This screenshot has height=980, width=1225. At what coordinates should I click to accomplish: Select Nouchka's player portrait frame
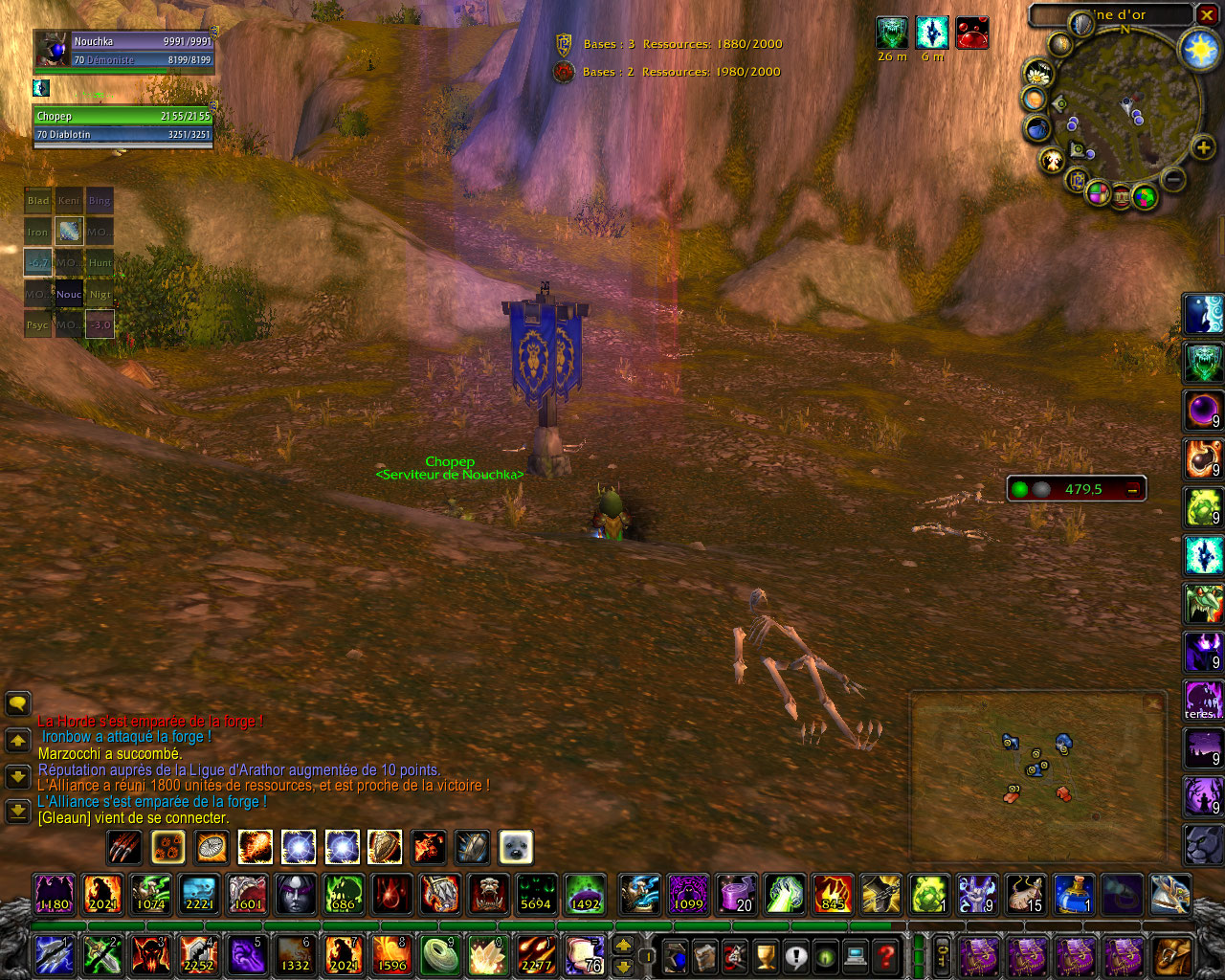coord(53,50)
